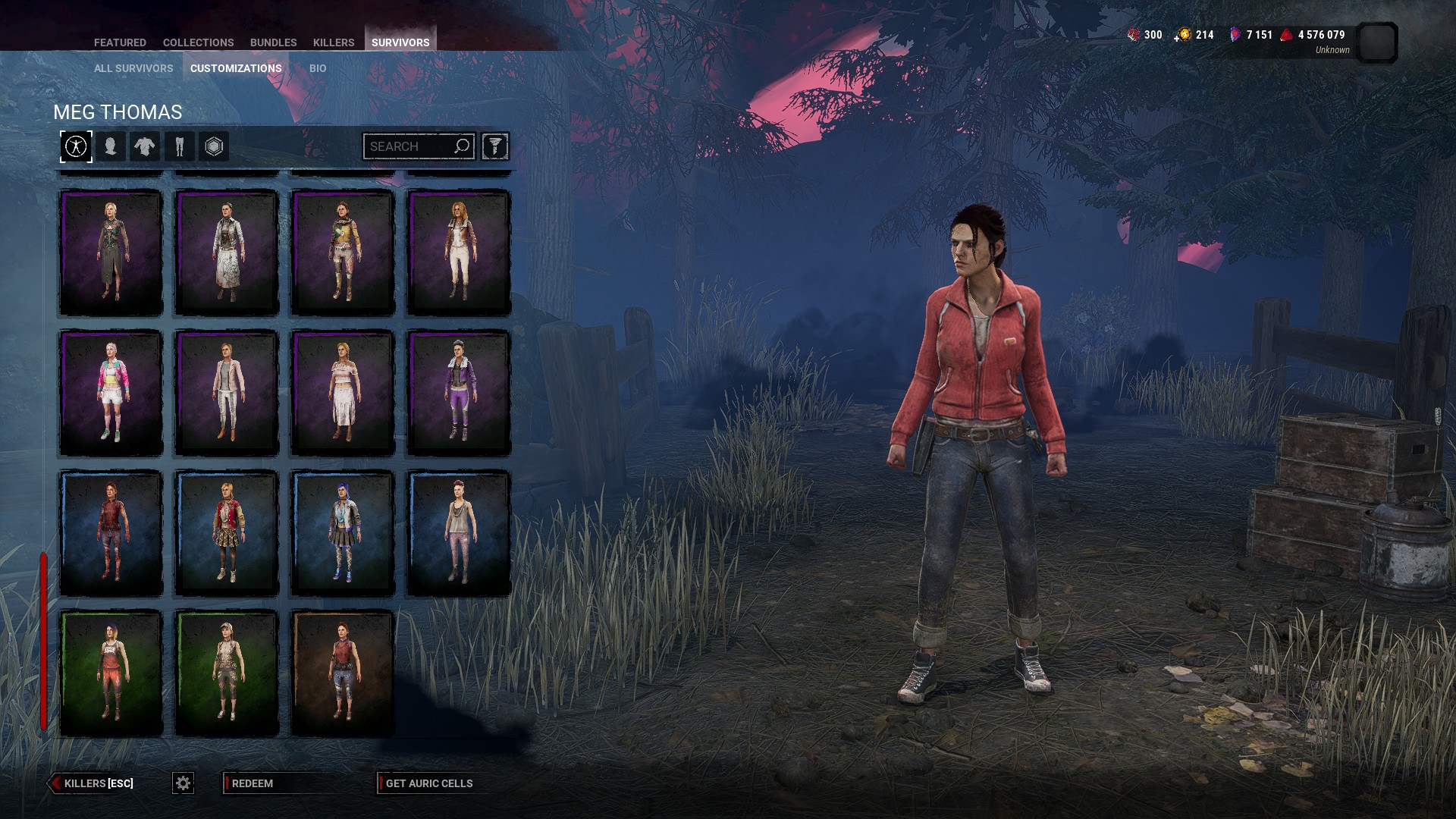
Task: Open the Bundles tab
Action: pos(273,42)
